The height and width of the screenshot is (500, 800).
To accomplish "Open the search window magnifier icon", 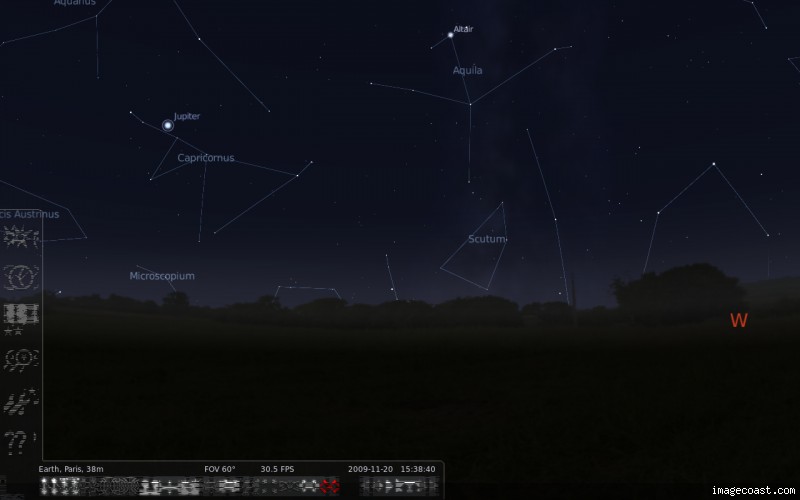I will tap(20, 357).
